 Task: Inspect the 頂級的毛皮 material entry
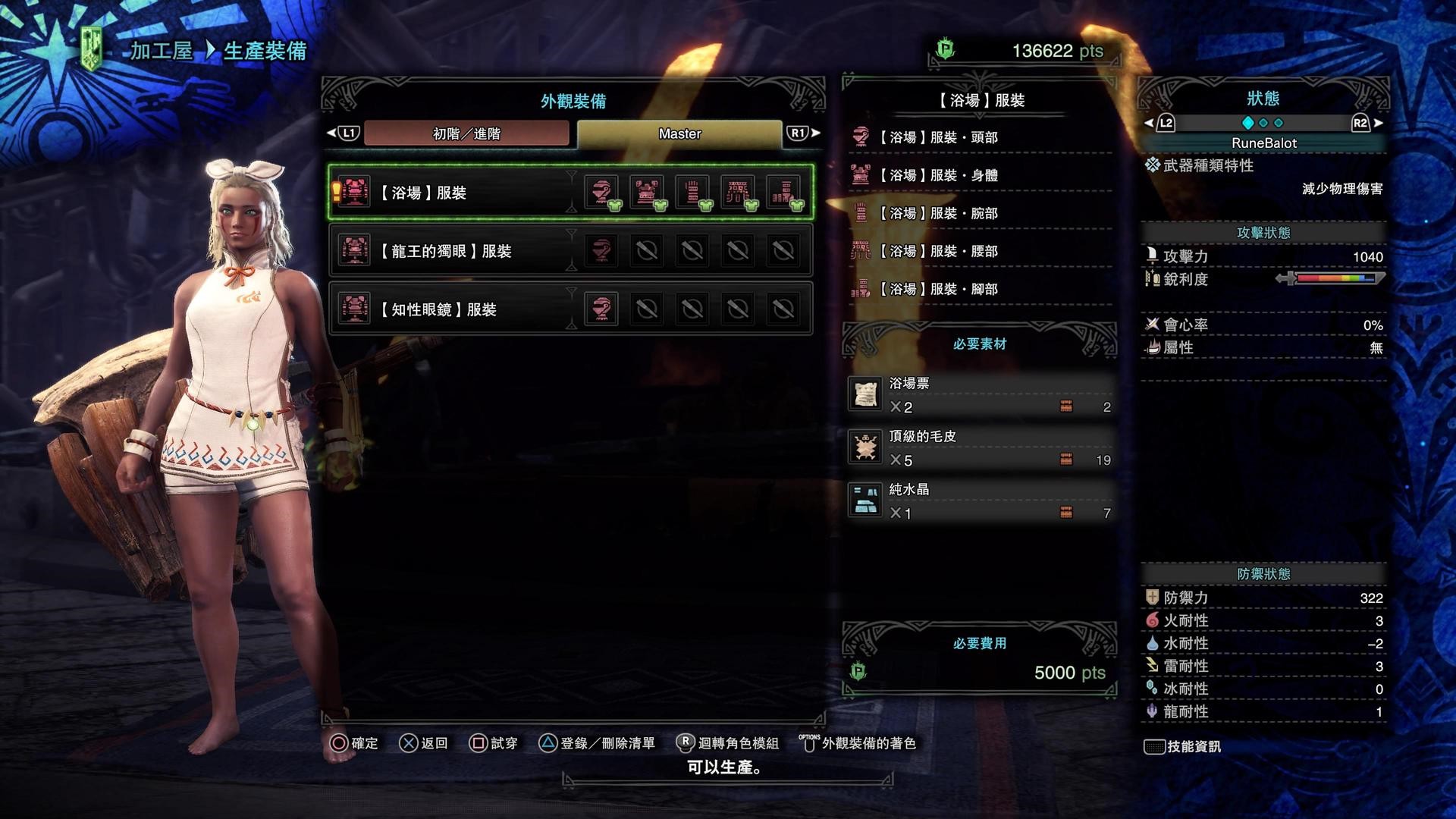point(978,448)
